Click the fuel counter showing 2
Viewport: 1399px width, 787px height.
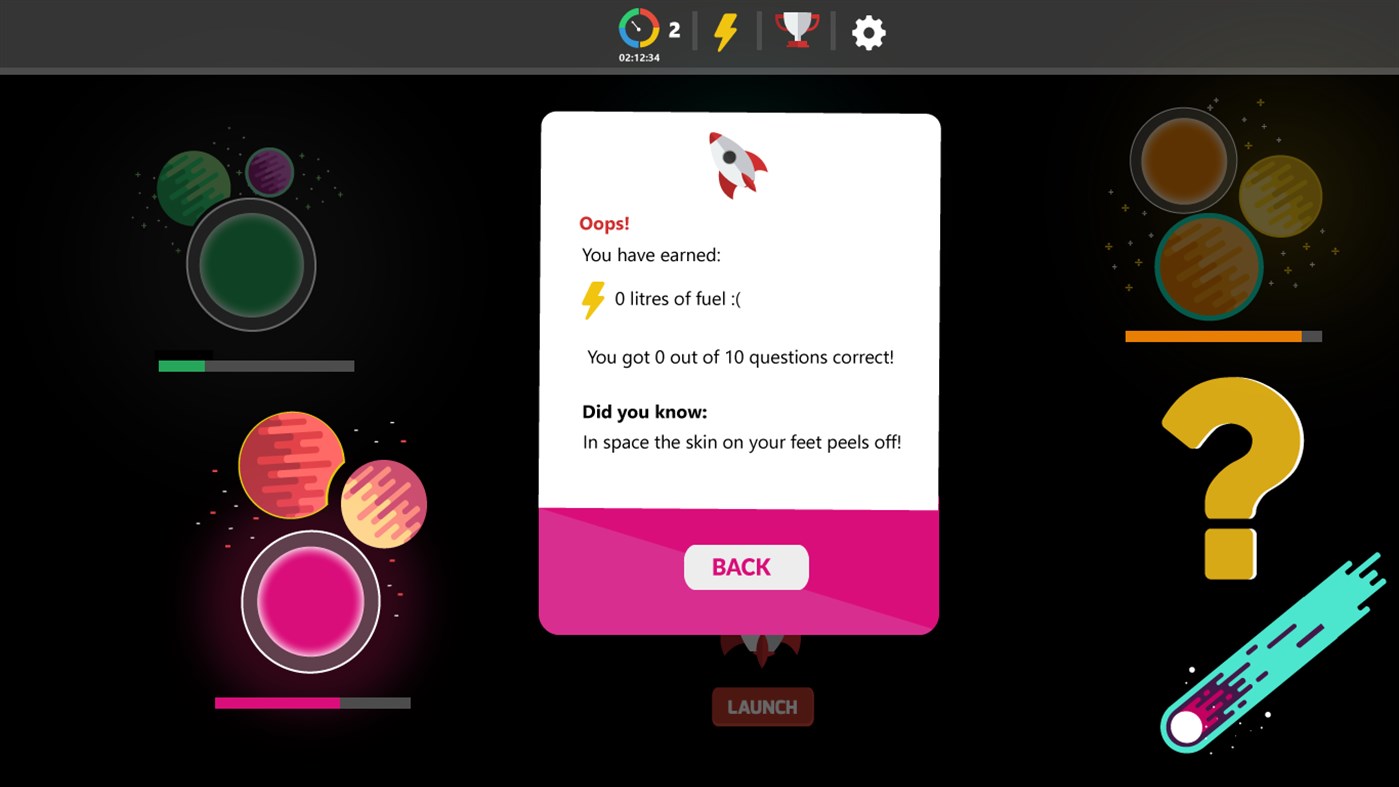tap(673, 30)
